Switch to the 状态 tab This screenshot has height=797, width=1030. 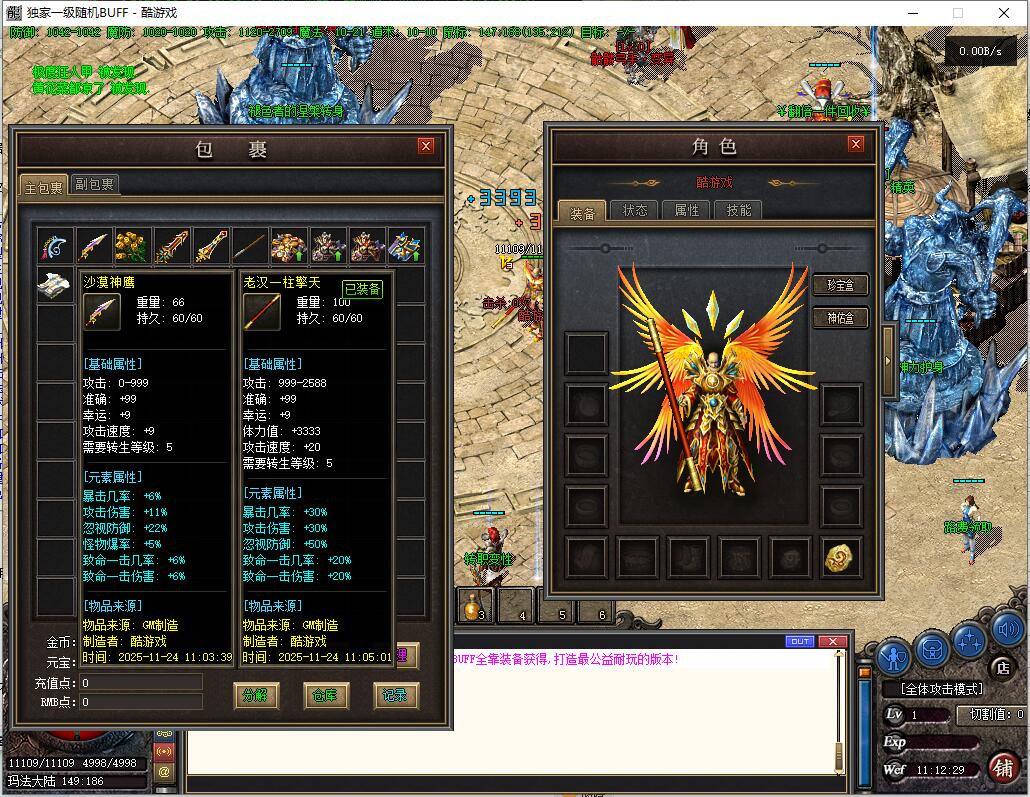(x=635, y=210)
